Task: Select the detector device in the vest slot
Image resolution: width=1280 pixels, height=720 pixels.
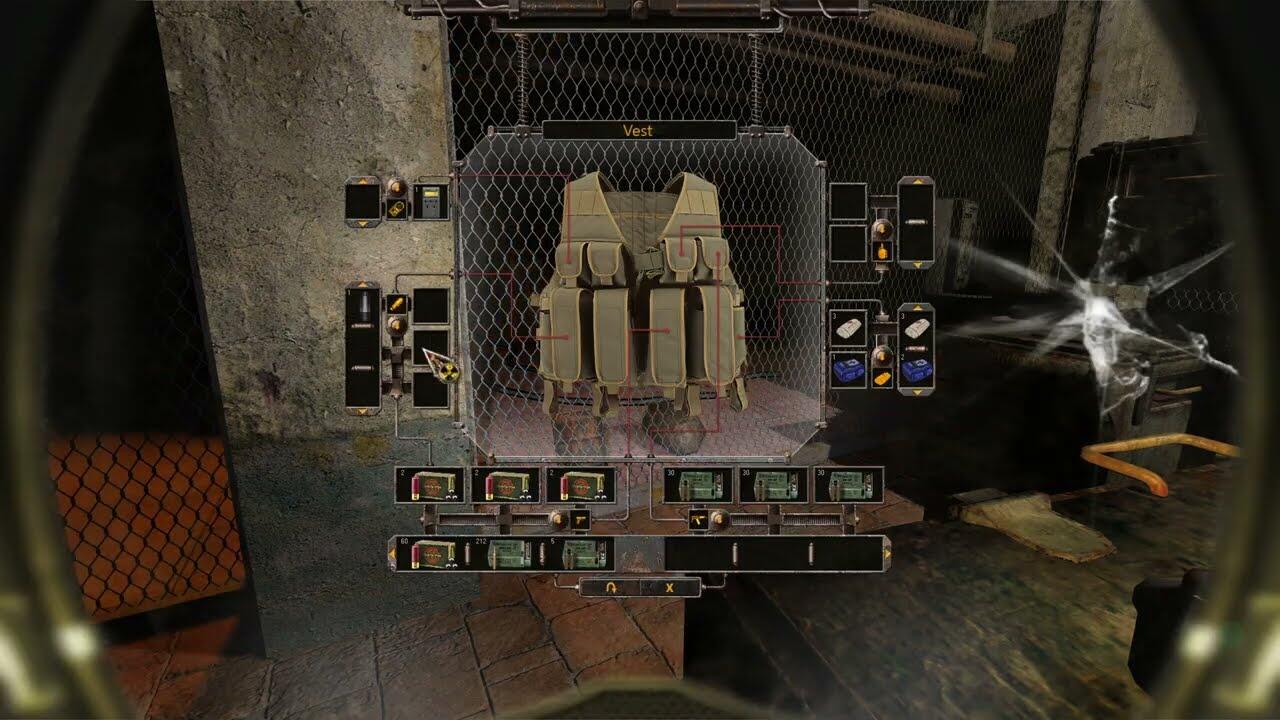Action: [432, 202]
